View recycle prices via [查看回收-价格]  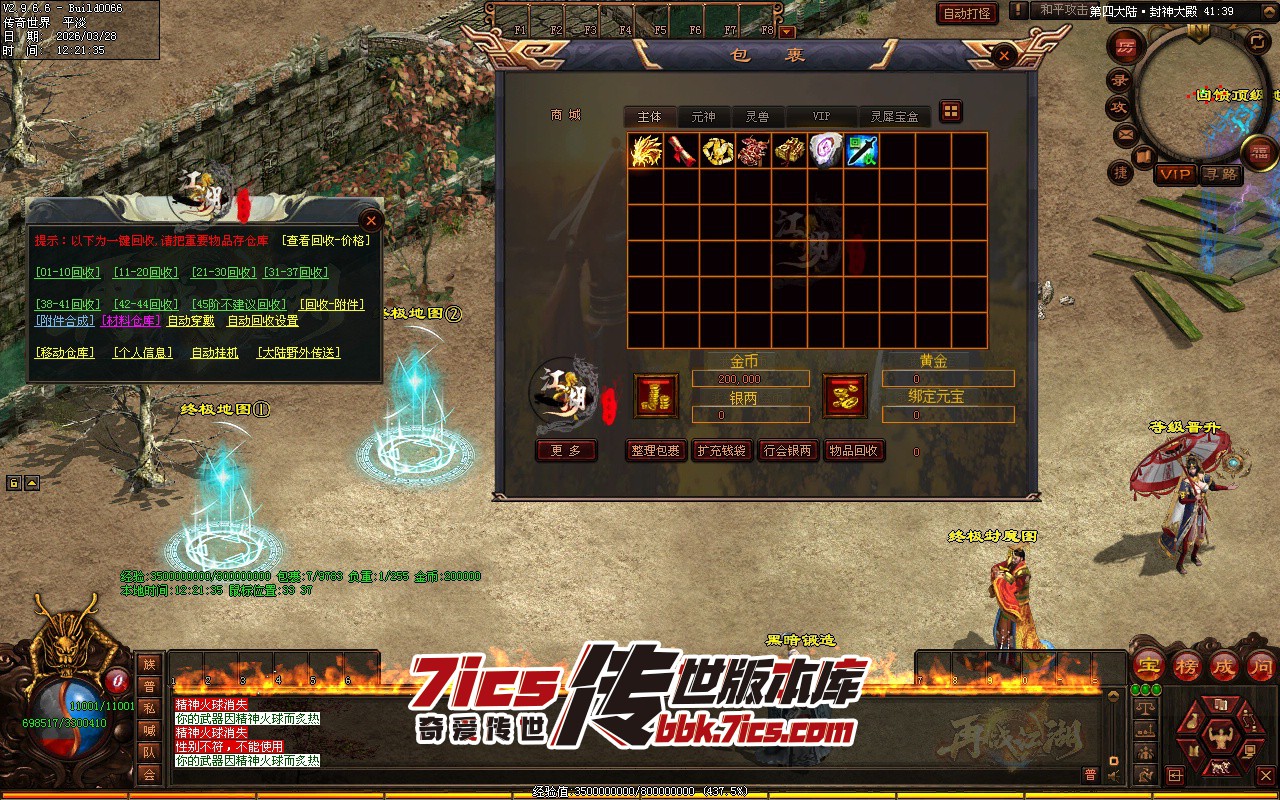(x=326, y=240)
